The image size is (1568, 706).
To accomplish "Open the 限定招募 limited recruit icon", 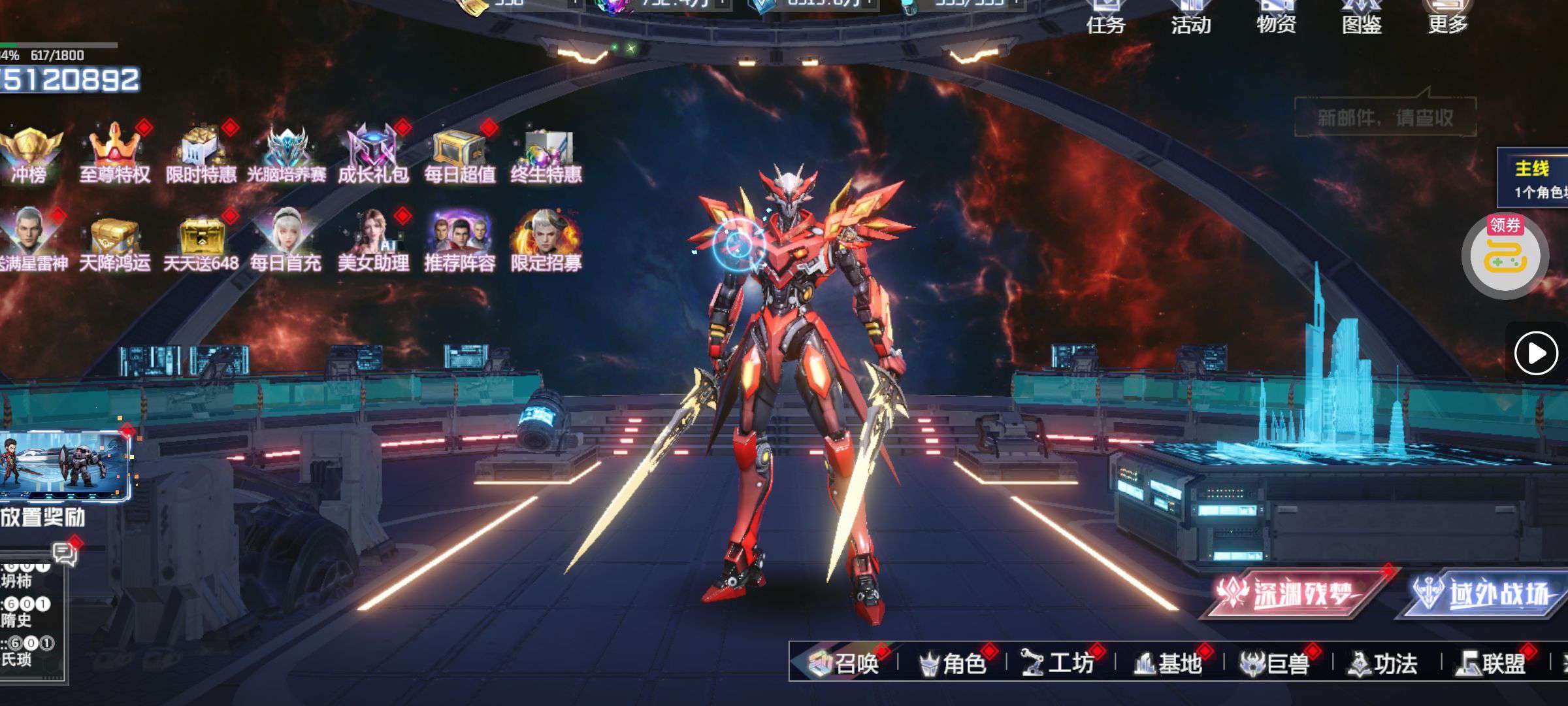I will tap(546, 241).
